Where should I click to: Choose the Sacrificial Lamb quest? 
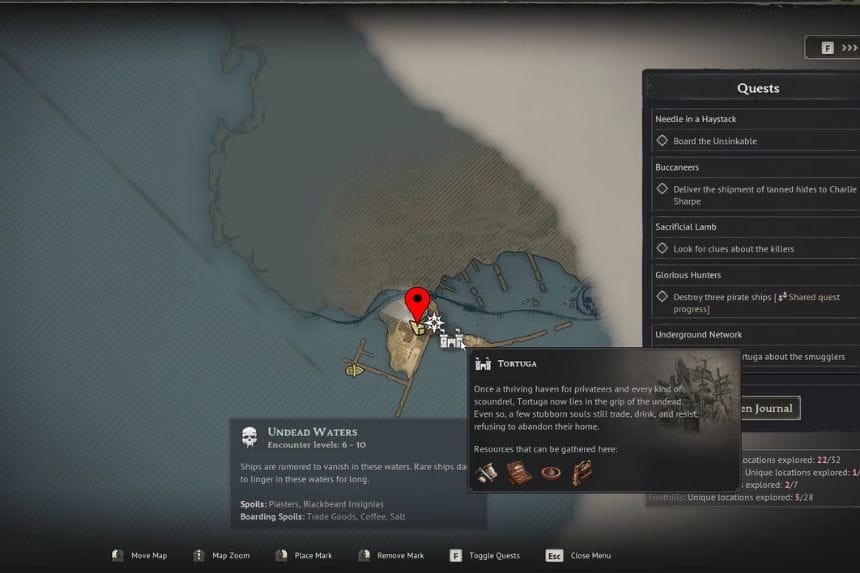click(685, 227)
